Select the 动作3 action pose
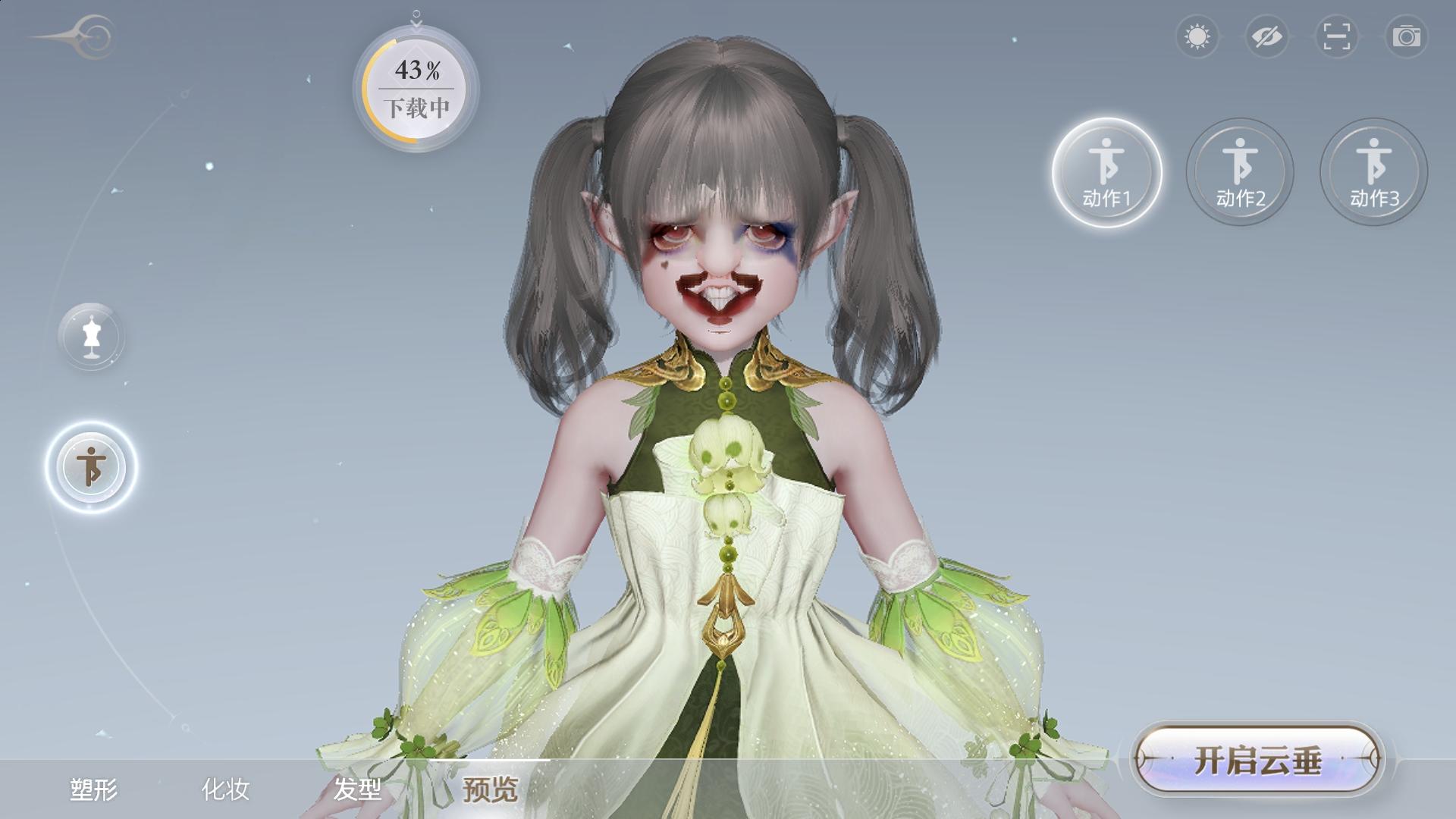This screenshot has width=1456, height=819. pyautogui.click(x=1373, y=172)
